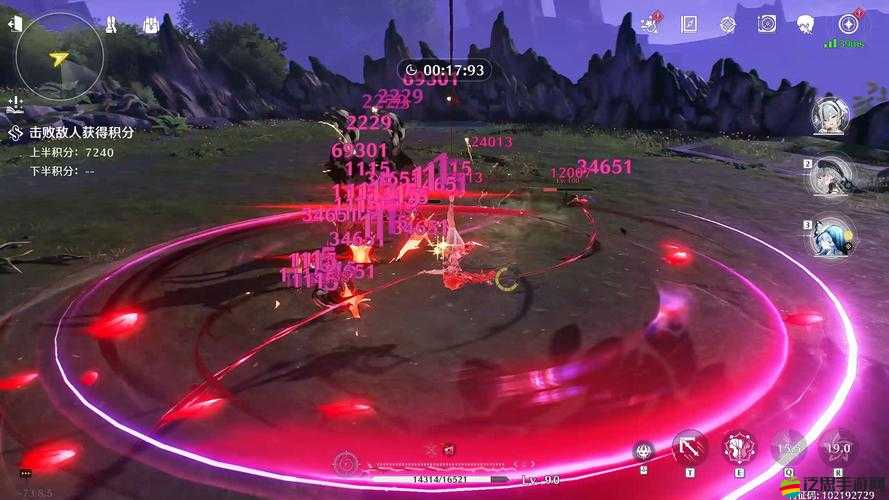The width and height of the screenshot is (889, 500).
Task: Open the book icon in top bar
Action: pos(688,24)
